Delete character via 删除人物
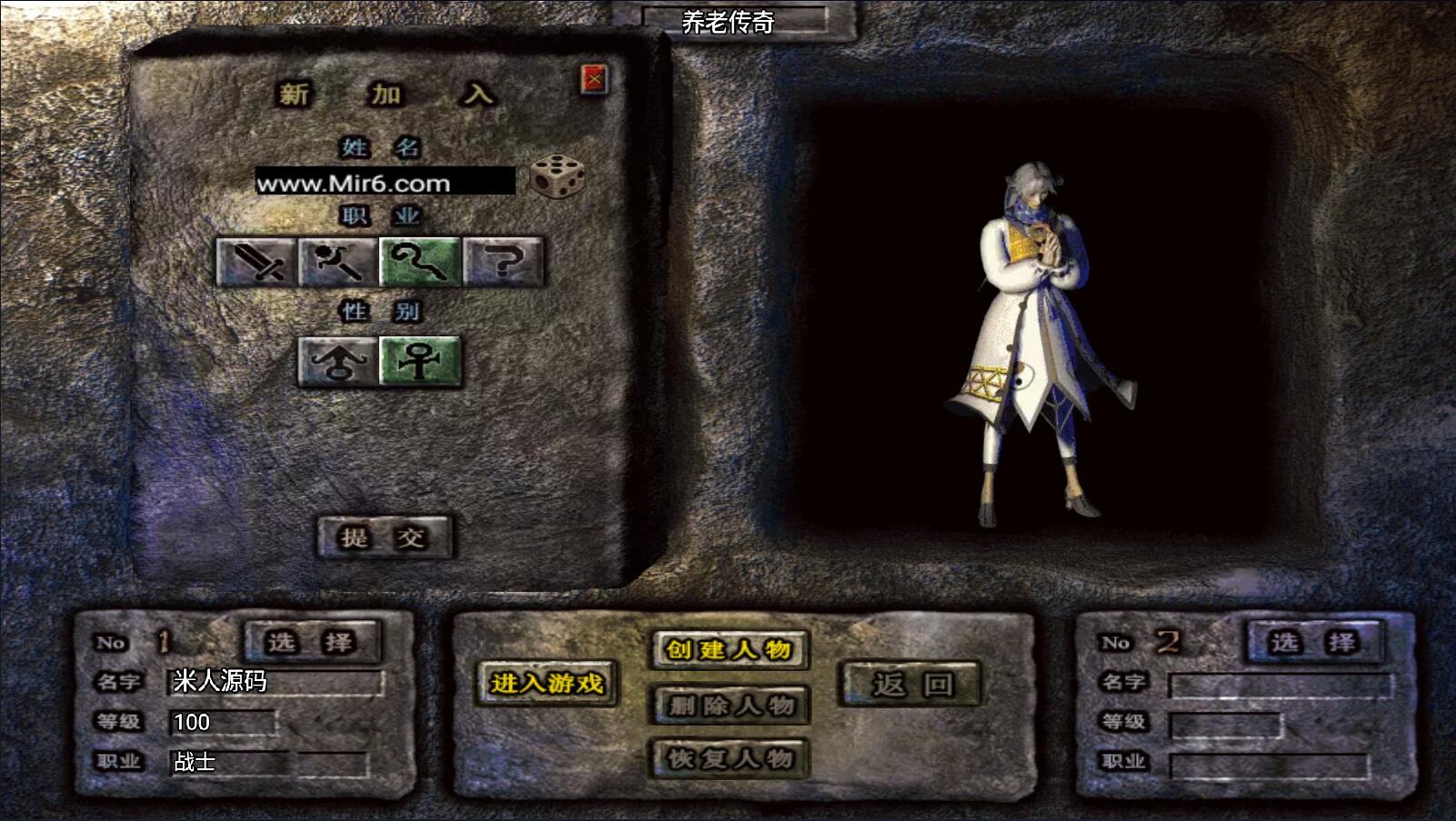Viewport: 1456px width, 821px height. click(x=729, y=705)
